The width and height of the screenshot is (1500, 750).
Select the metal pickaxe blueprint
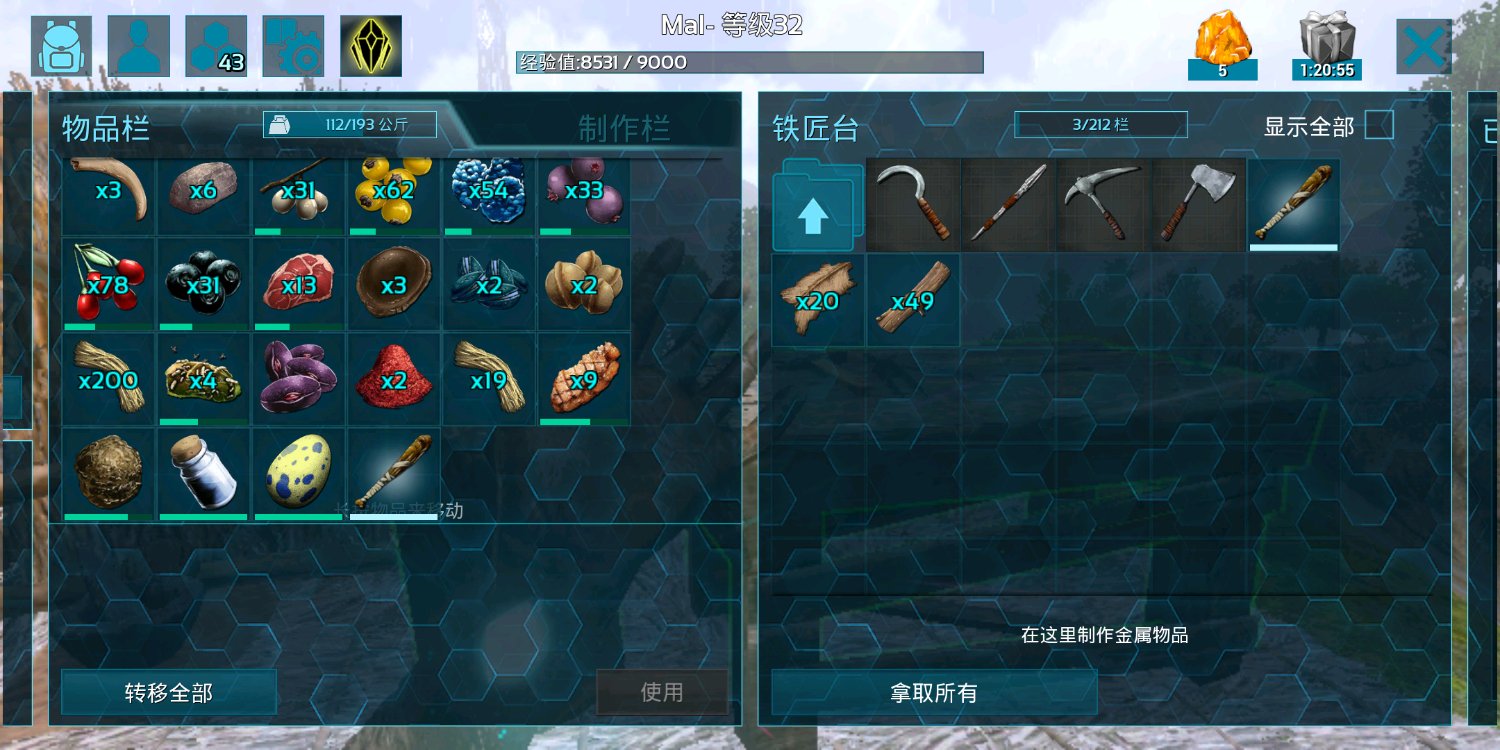point(1103,203)
